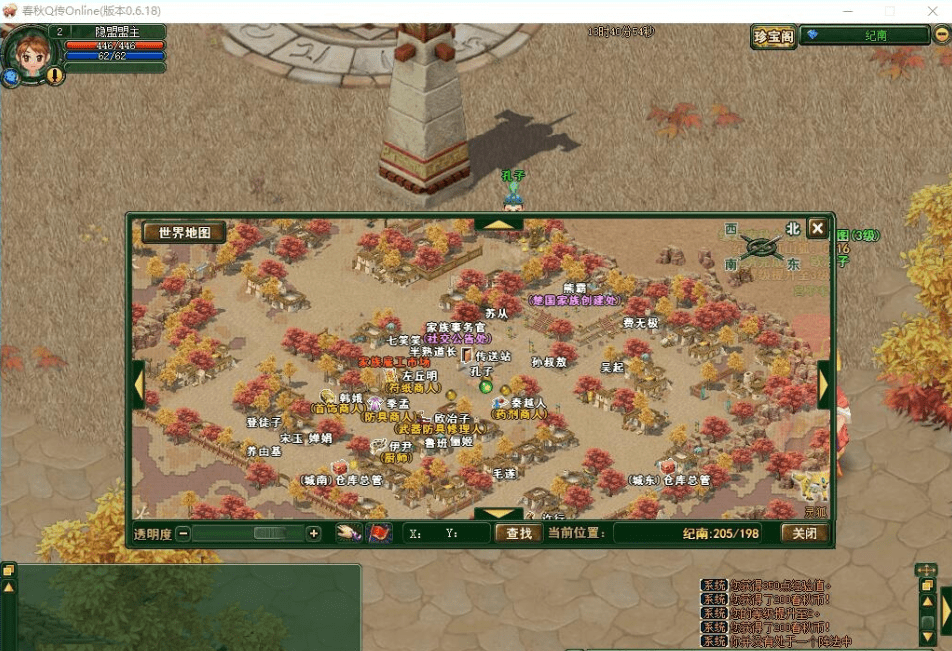Select the 传送站 teleport station marker on map
The image size is (952, 651).
tap(467, 356)
